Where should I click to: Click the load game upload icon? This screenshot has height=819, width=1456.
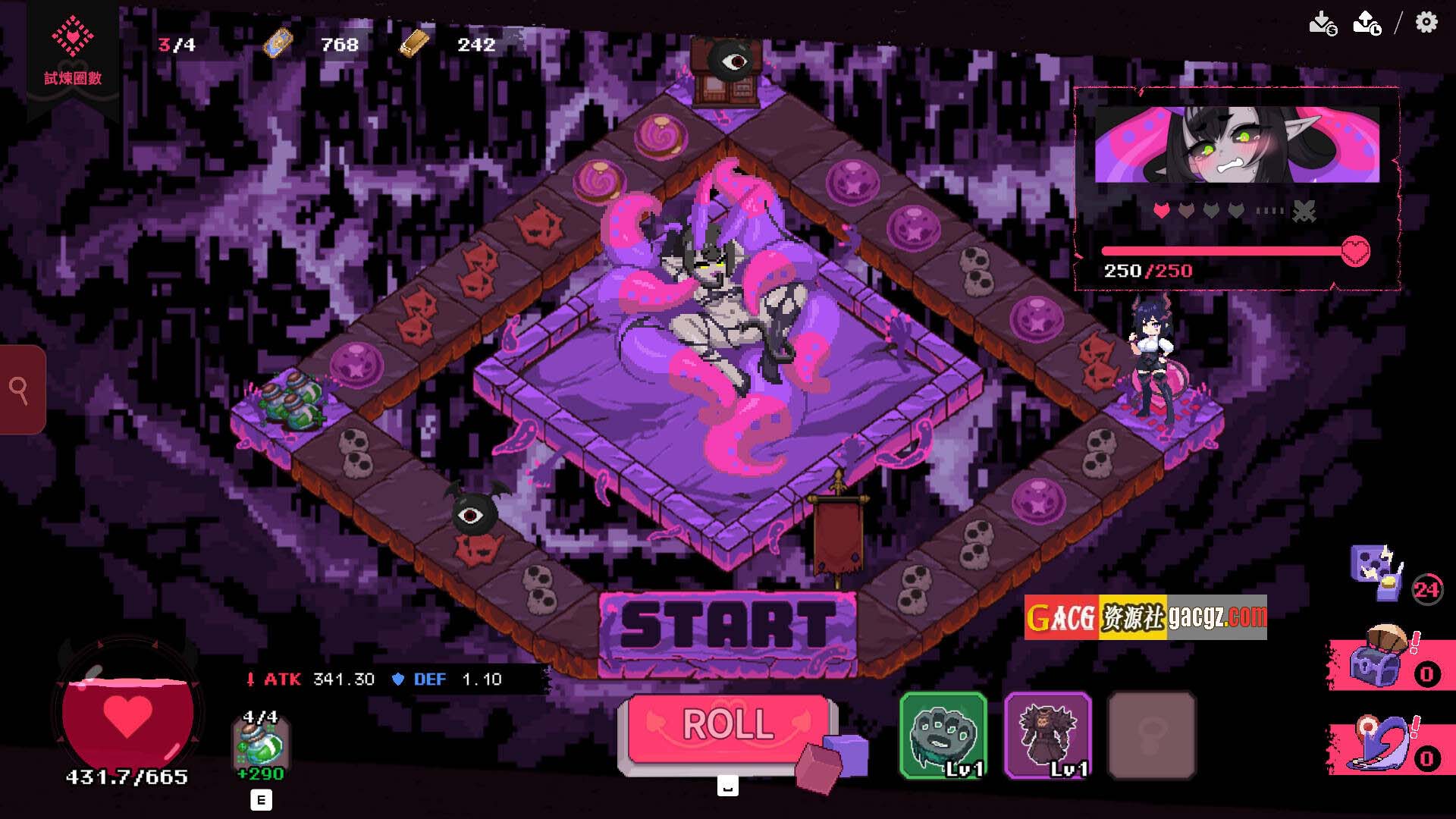coord(1367,23)
